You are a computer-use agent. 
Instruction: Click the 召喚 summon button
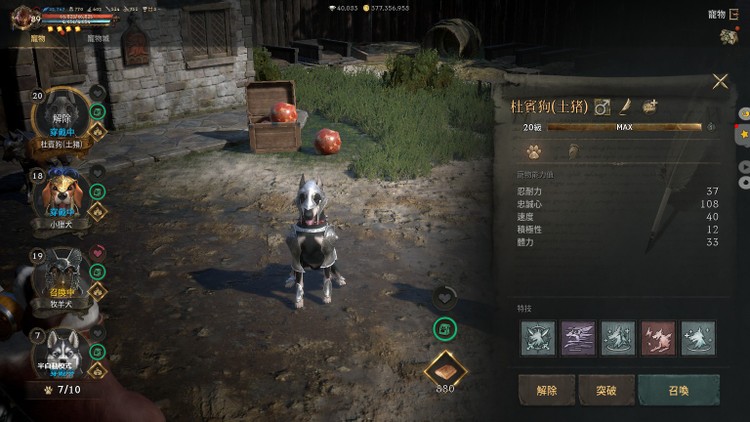679,390
